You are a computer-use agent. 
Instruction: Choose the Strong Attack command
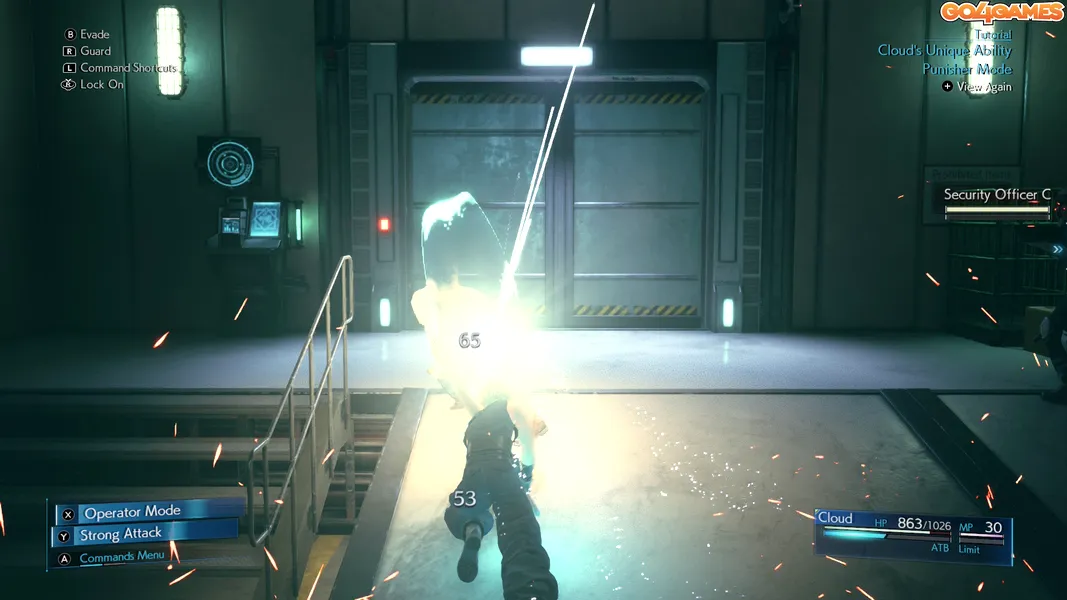[120, 535]
